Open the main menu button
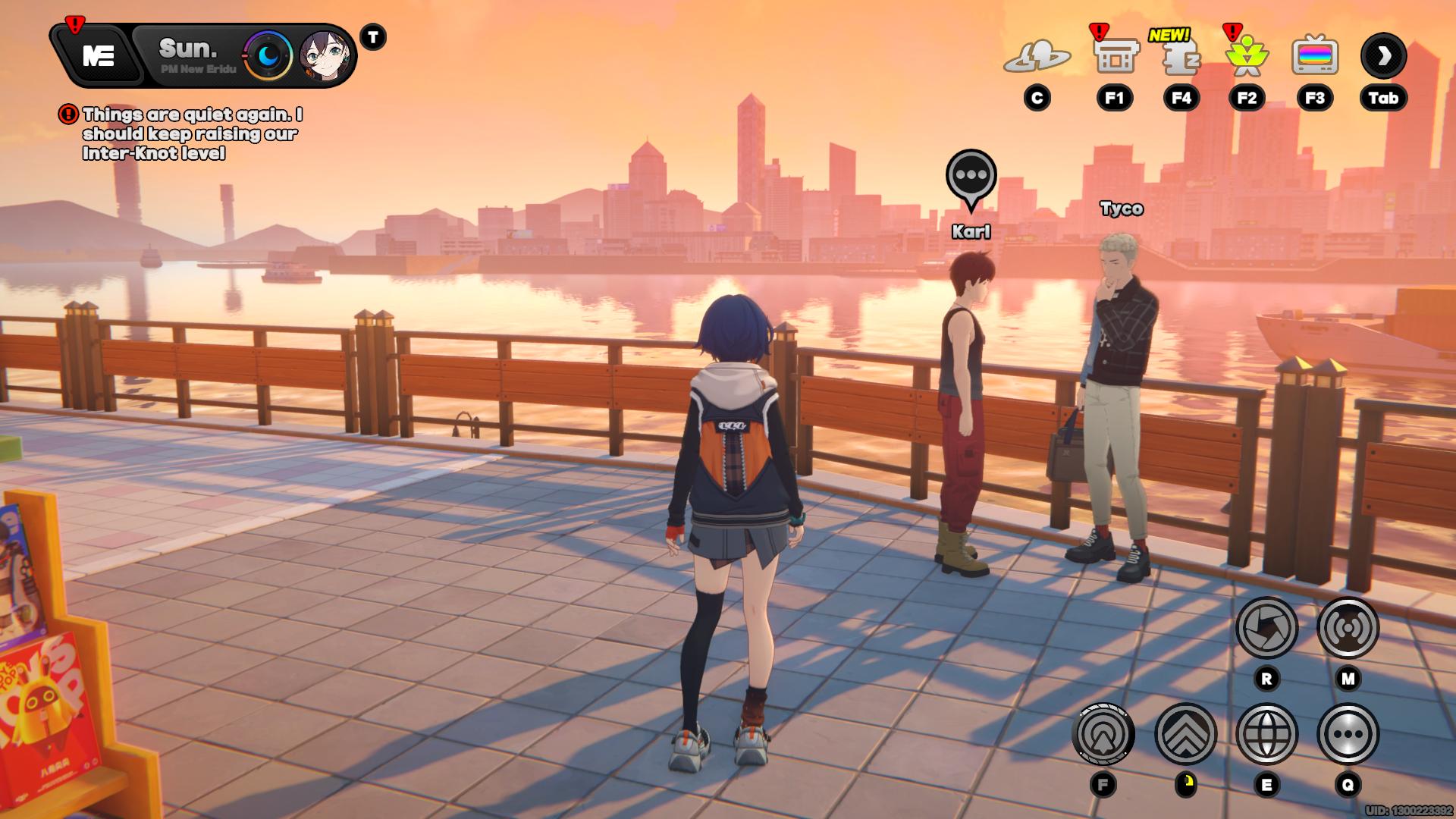This screenshot has width=1456, height=819. click(x=99, y=55)
